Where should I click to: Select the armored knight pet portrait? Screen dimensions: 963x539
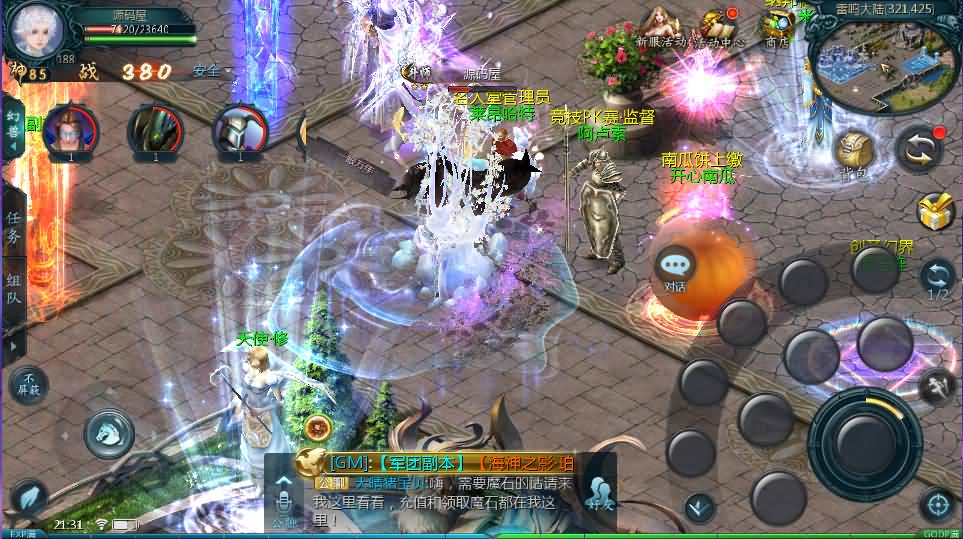pyautogui.click(x=240, y=129)
